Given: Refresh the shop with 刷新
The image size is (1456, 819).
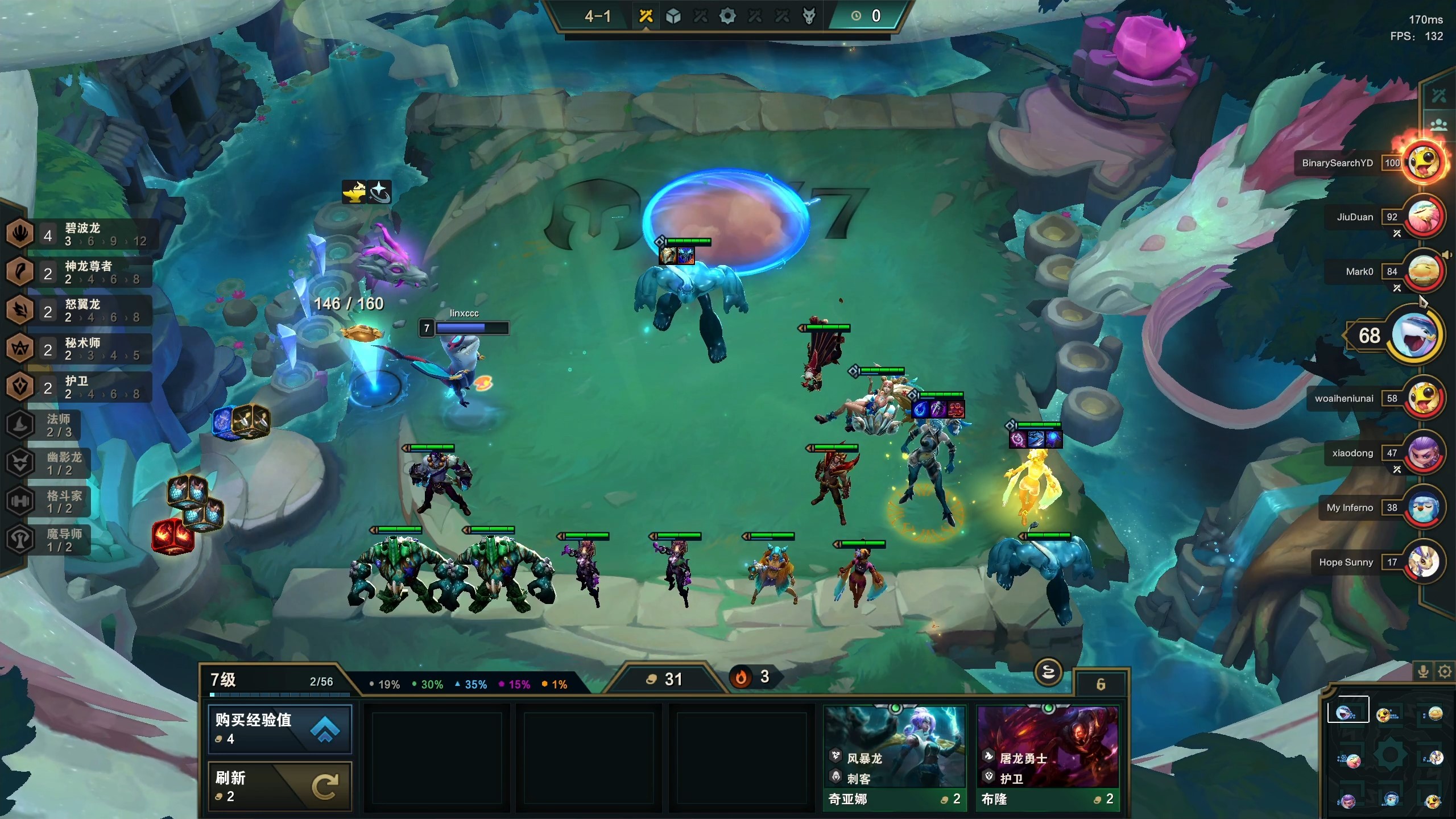Looking at the screenshot, I should point(280,786).
